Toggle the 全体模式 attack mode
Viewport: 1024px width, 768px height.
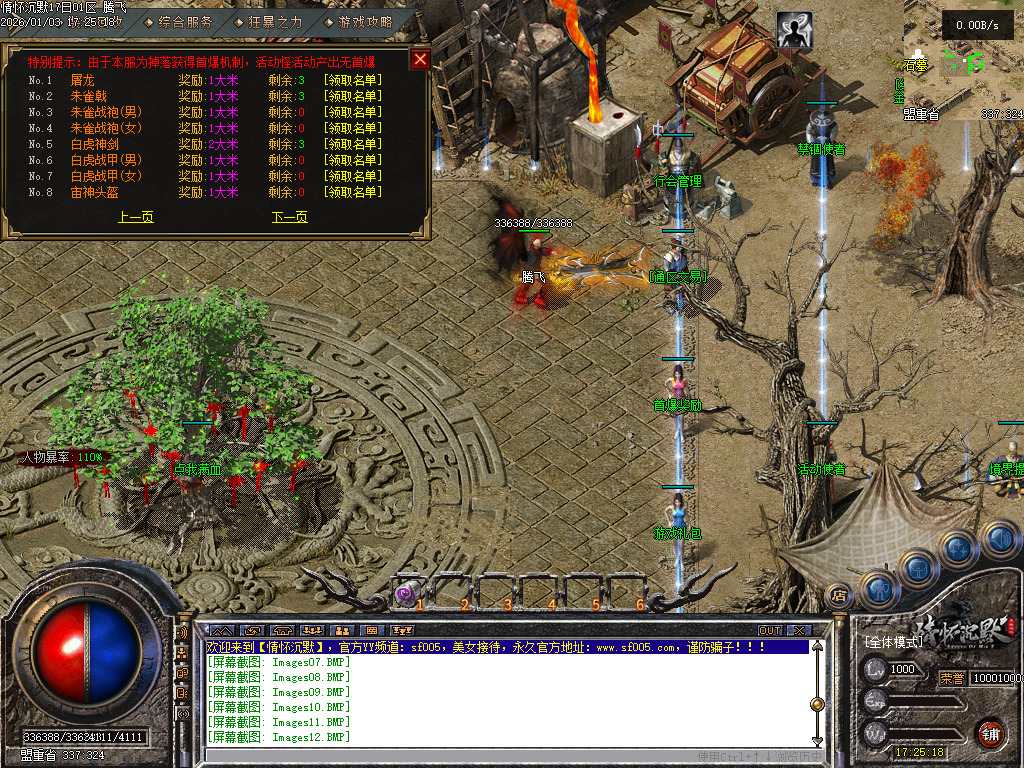894,642
